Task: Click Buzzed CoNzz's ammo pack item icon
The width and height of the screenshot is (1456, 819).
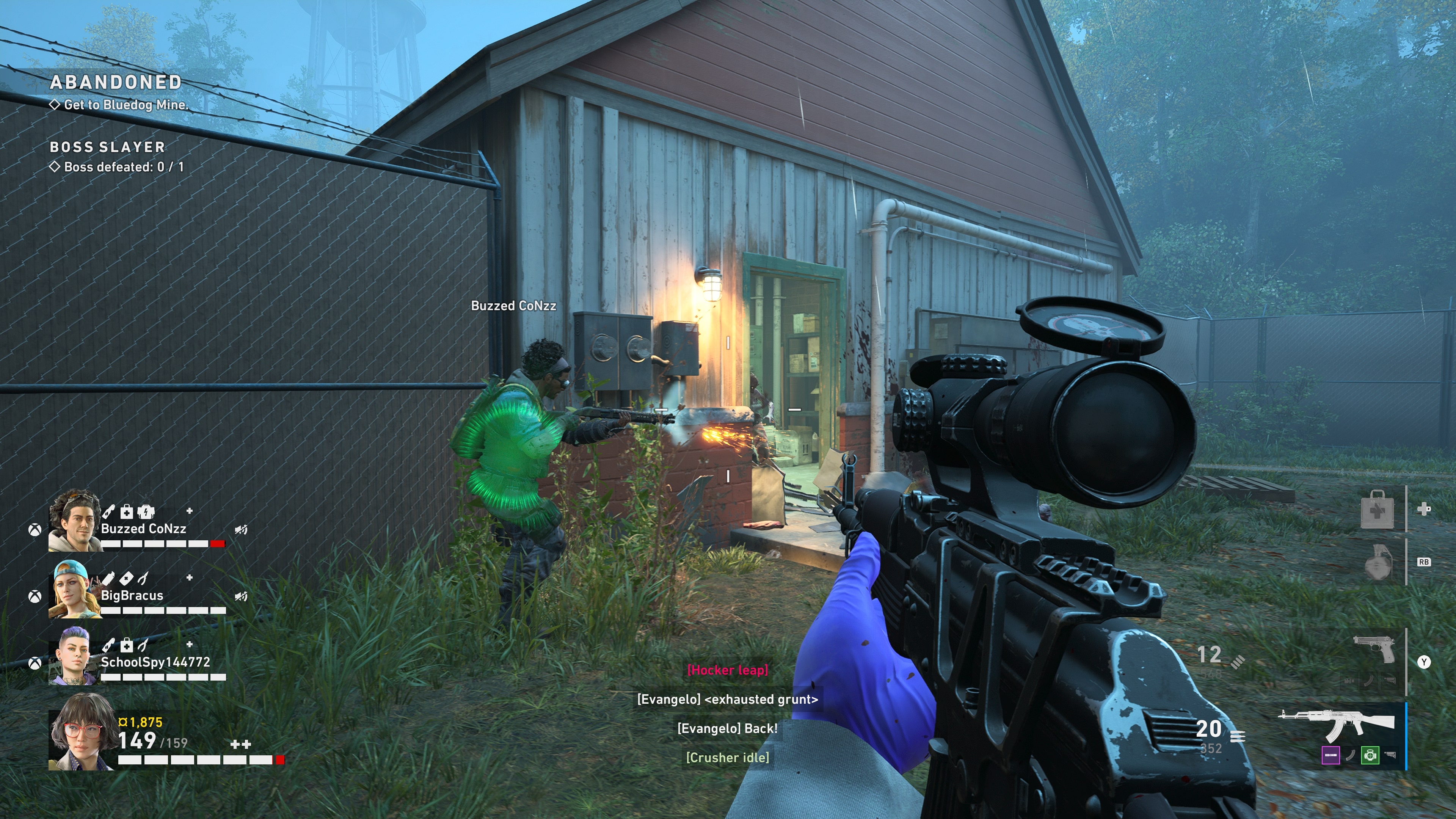Action: tap(146, 512)
